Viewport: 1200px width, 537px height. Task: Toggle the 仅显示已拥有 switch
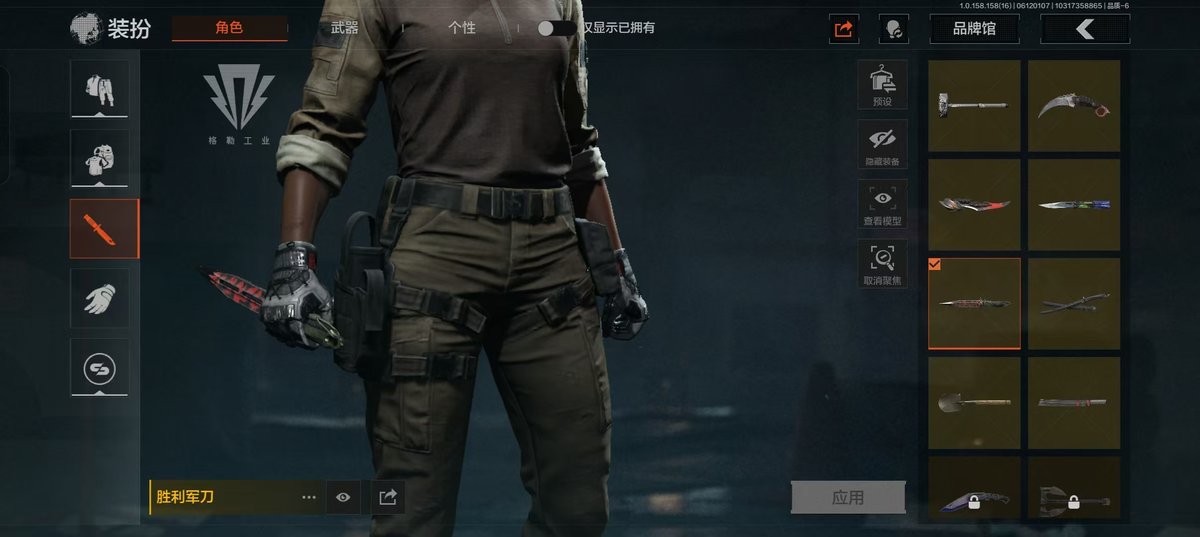click(556, 28)
